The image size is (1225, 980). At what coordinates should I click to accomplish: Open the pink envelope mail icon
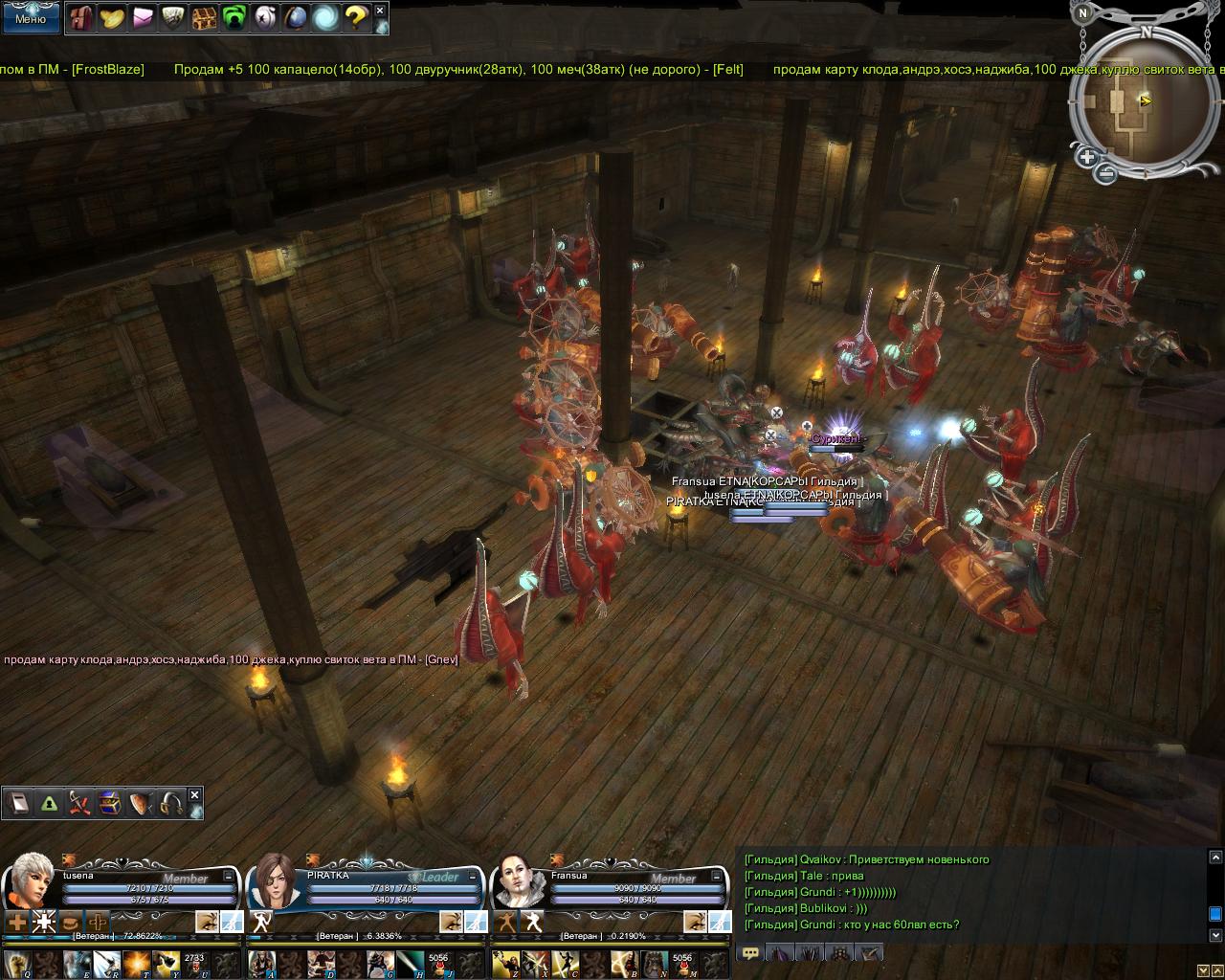click(x=142, y=17)
